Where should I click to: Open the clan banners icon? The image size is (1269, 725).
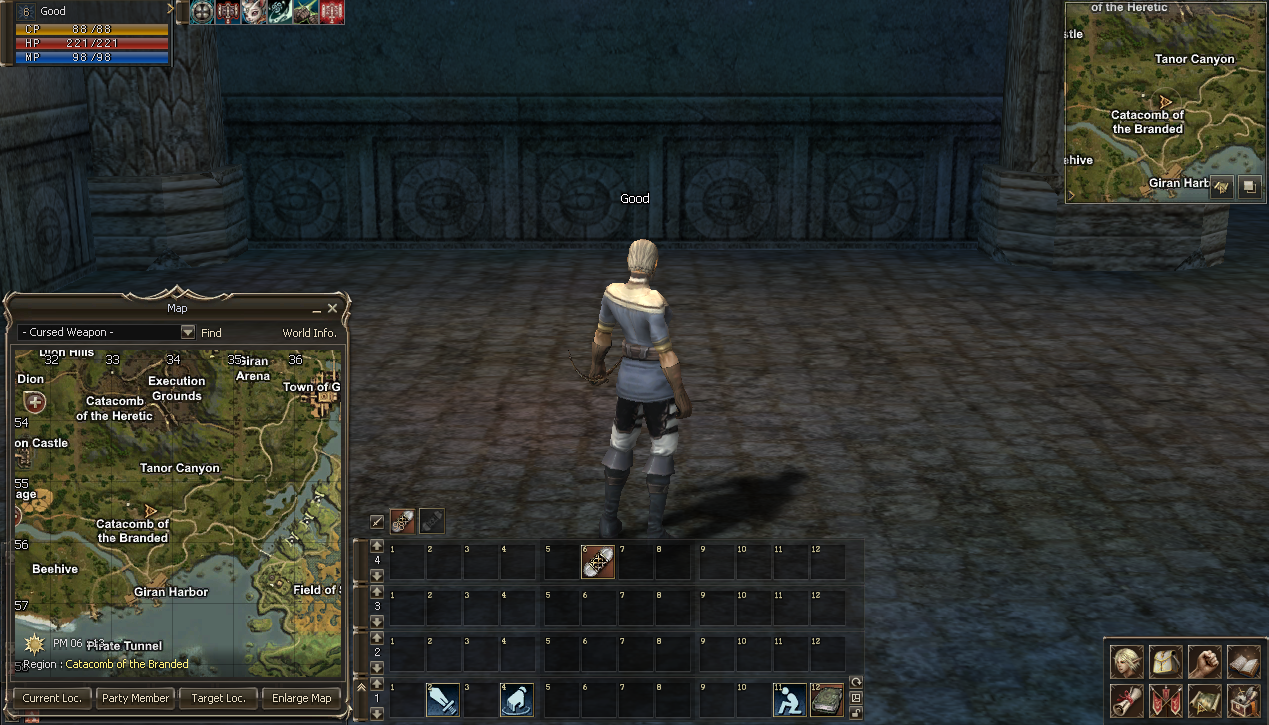[1166, 699]
